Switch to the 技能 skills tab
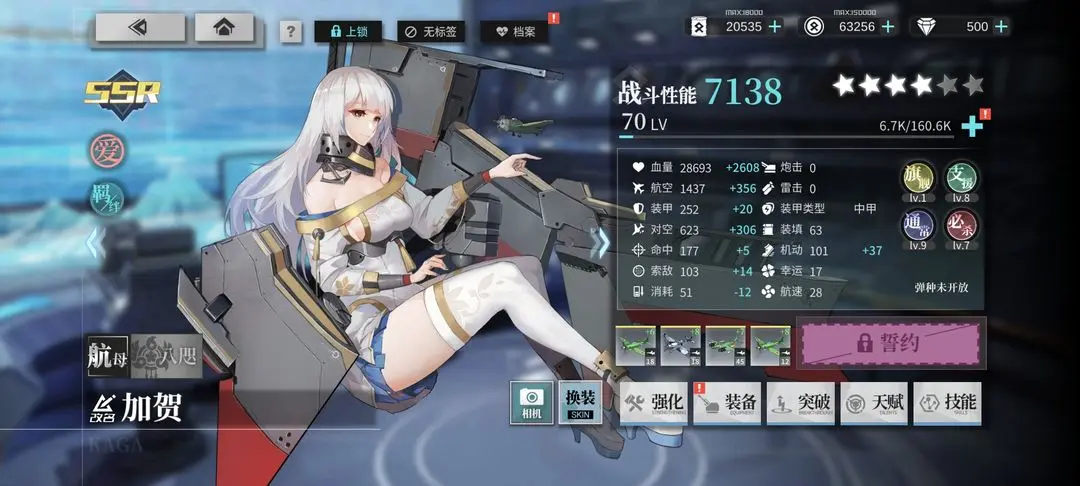 click(946, 403)
